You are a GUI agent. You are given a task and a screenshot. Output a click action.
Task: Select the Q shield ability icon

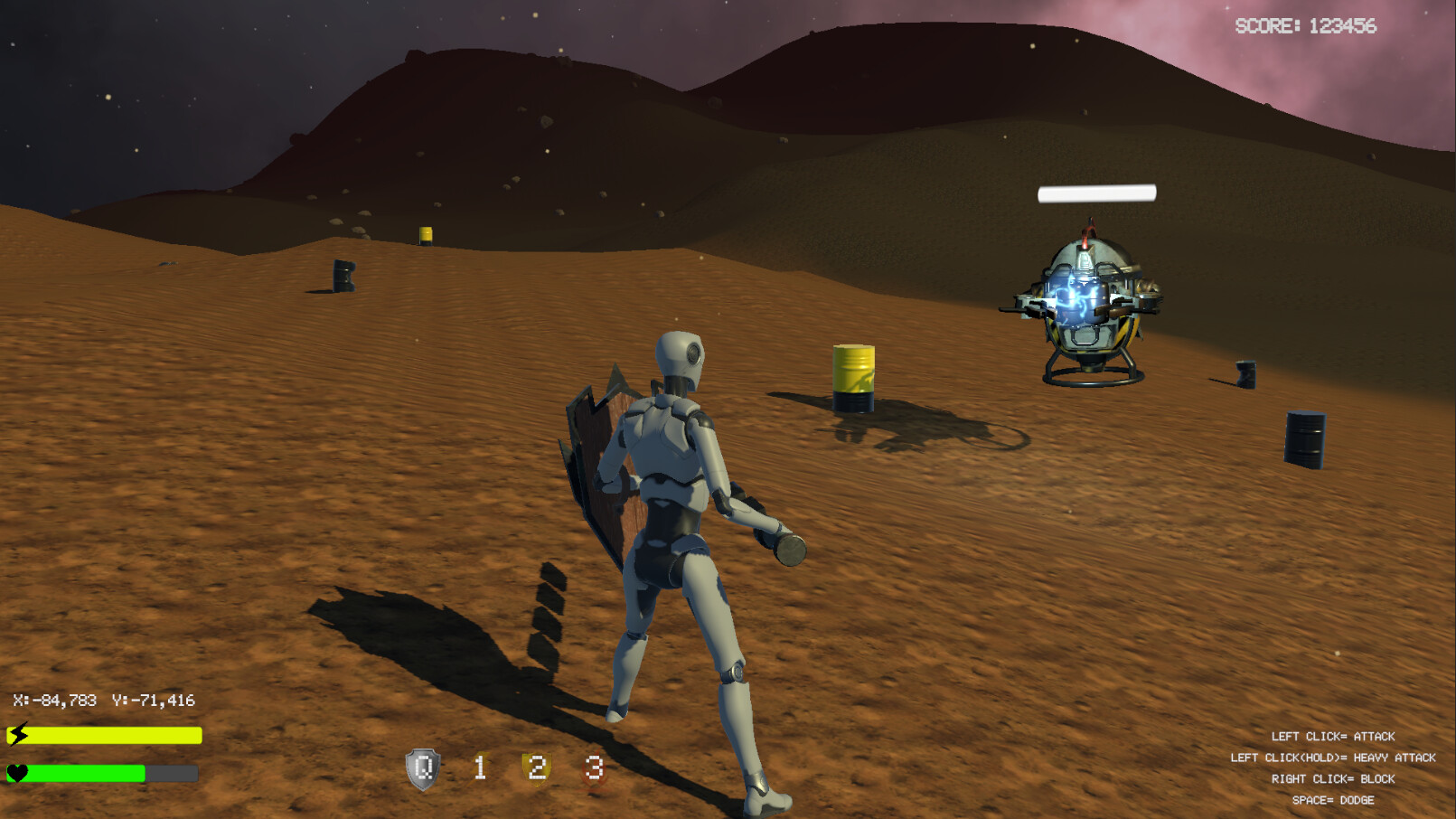(421, 769)
